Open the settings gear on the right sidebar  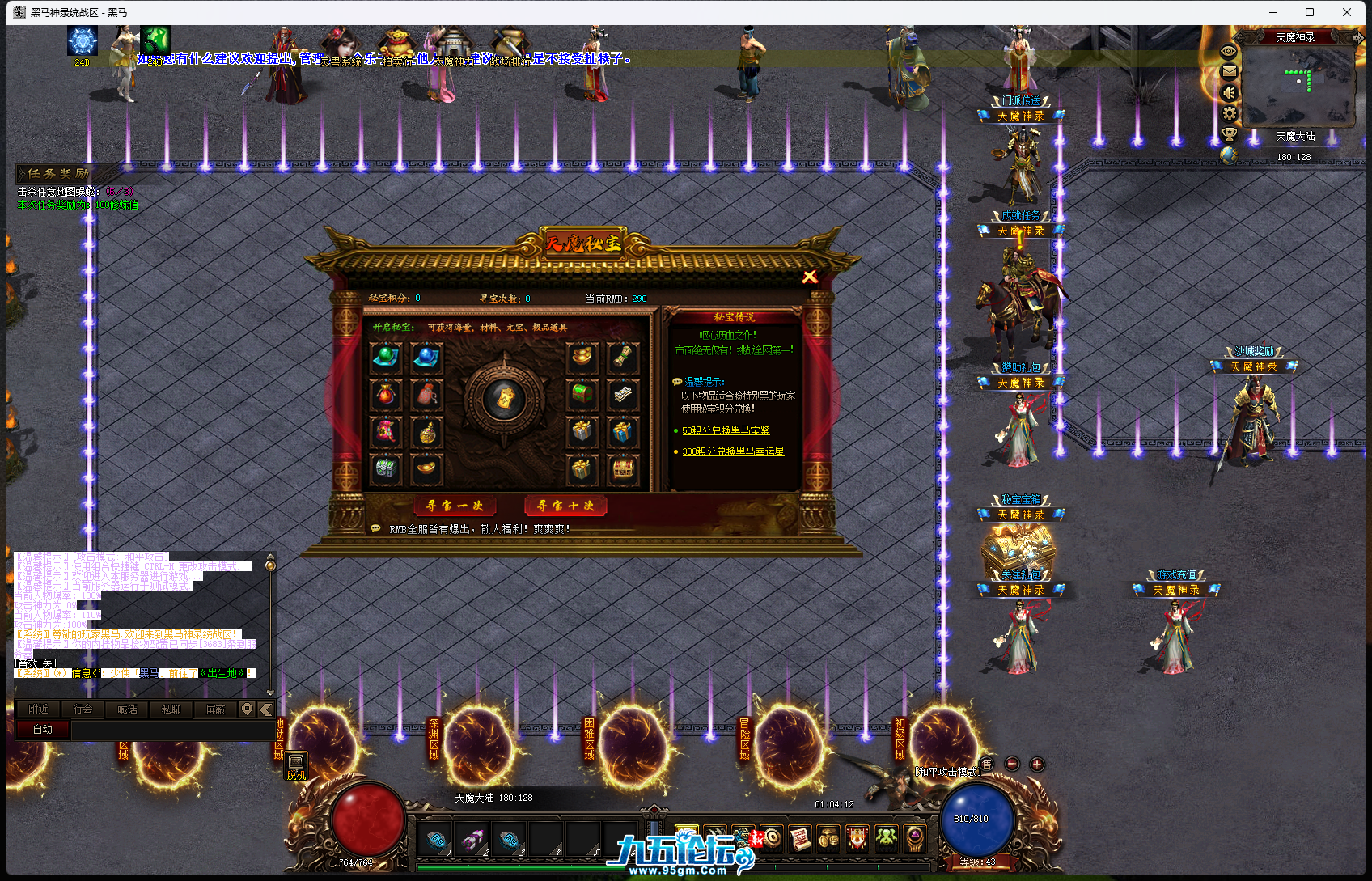pyautogui.click(x=1229, y=113)
